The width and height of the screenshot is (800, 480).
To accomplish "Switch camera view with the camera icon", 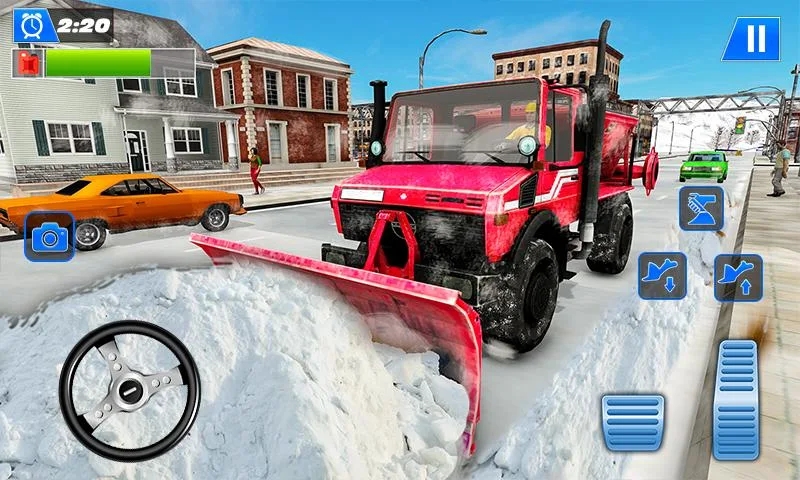I will point(49,236).
